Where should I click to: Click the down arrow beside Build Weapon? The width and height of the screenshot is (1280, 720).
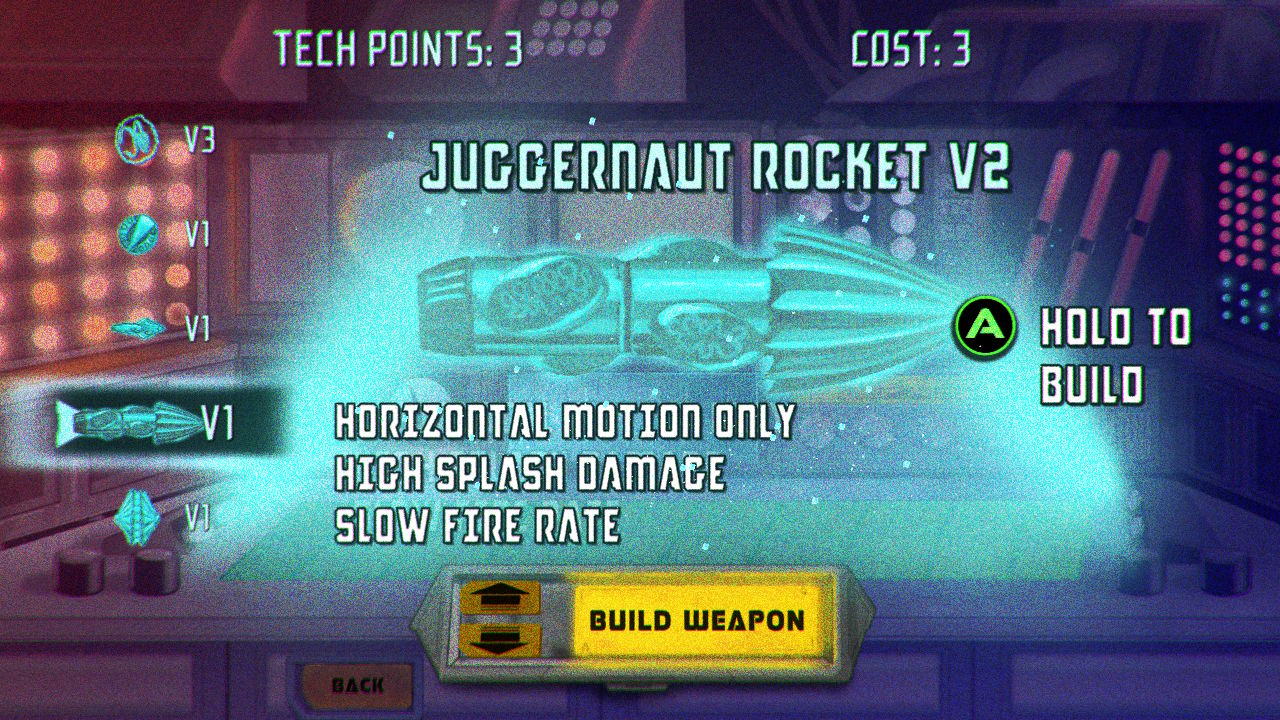coord(499,640)
